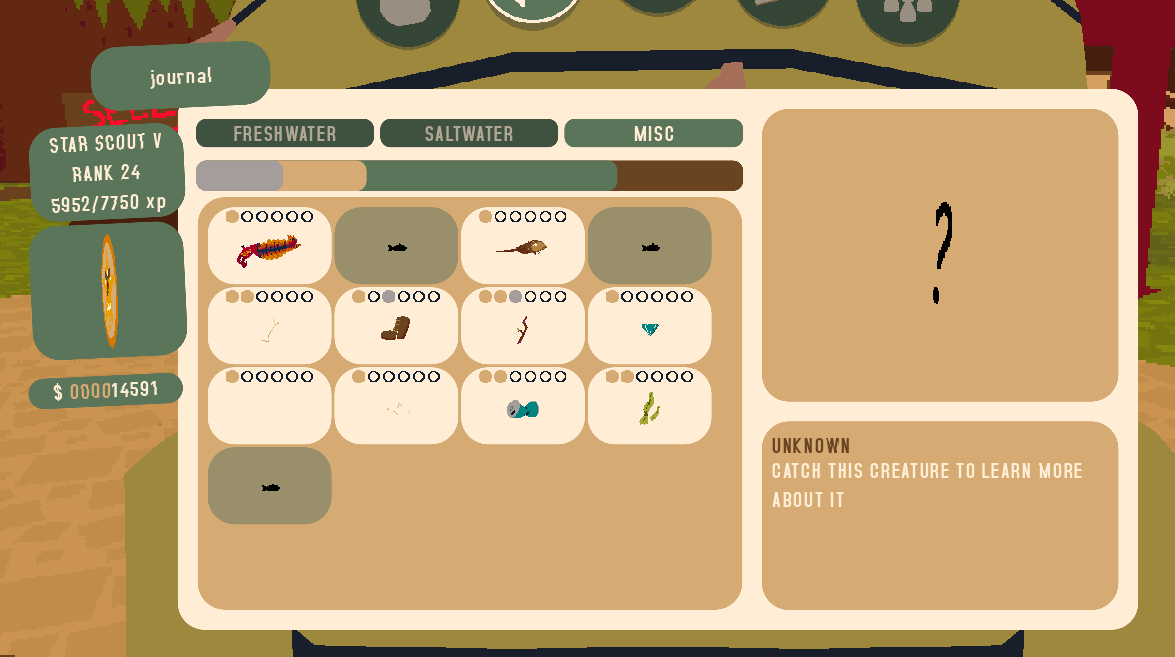Choose the green seaweed entry
Image resolution: width=1175 pixels, height=657 pixels.
(x=650, y=407)
